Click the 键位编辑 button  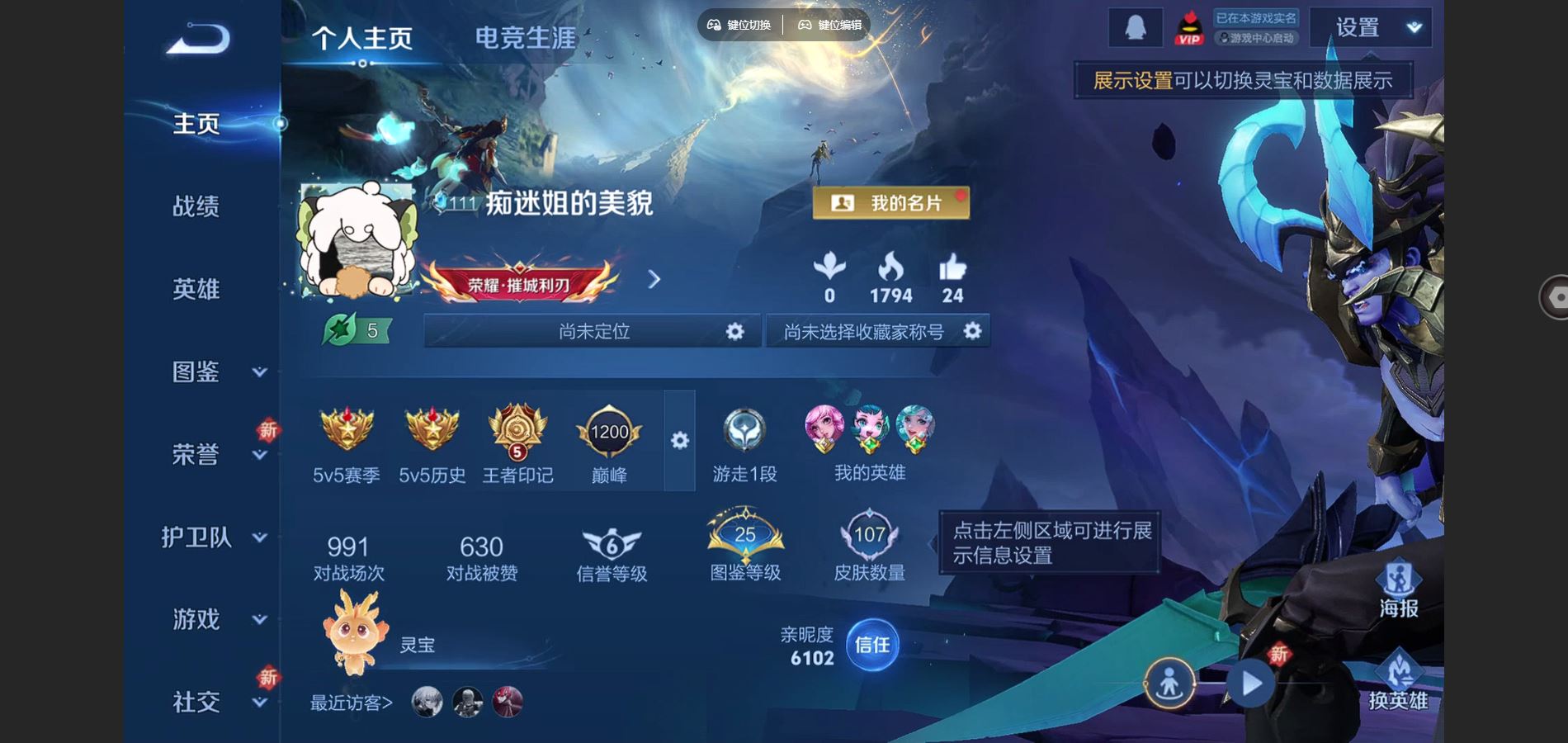coord(828,25)
